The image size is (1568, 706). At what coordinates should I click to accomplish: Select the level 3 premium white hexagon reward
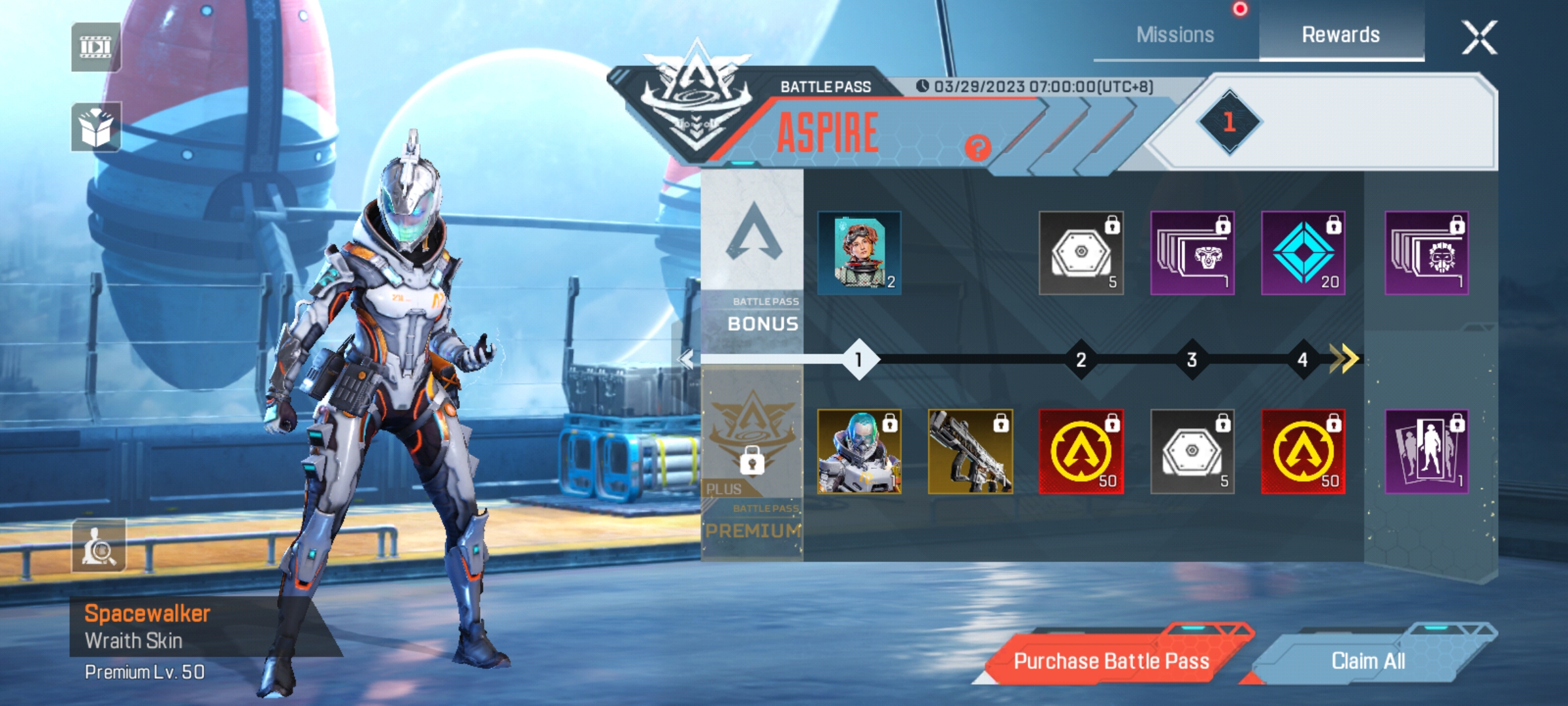(x=1192, y=451)
